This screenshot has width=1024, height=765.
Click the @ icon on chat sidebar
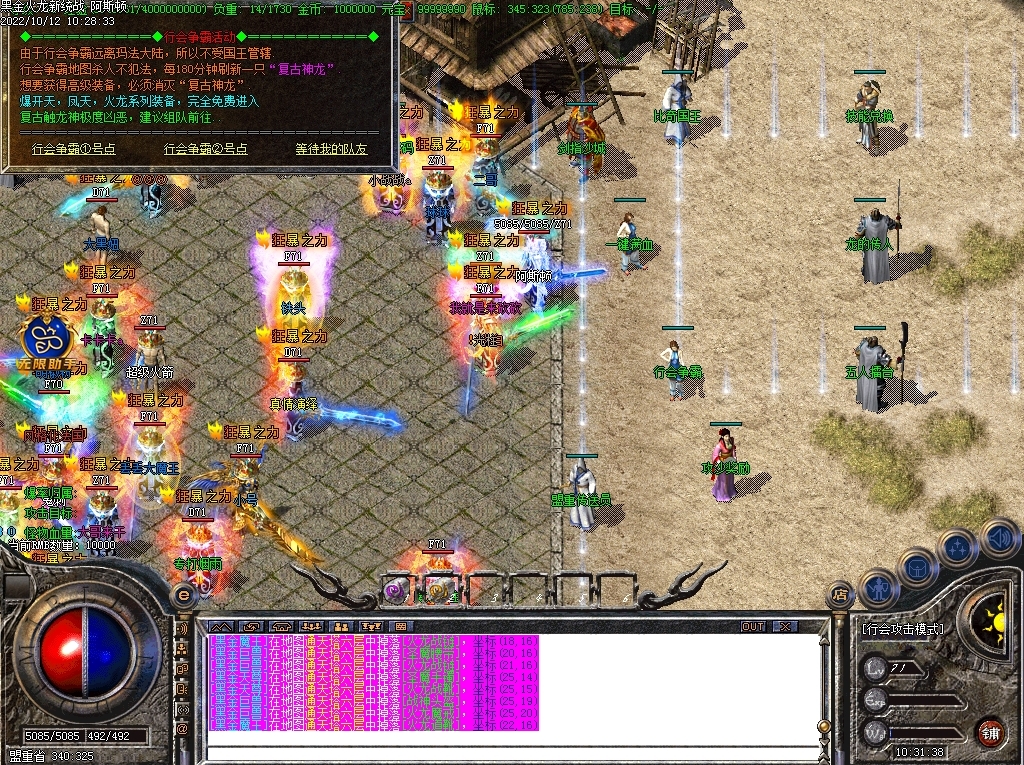[x=183, y=730]
